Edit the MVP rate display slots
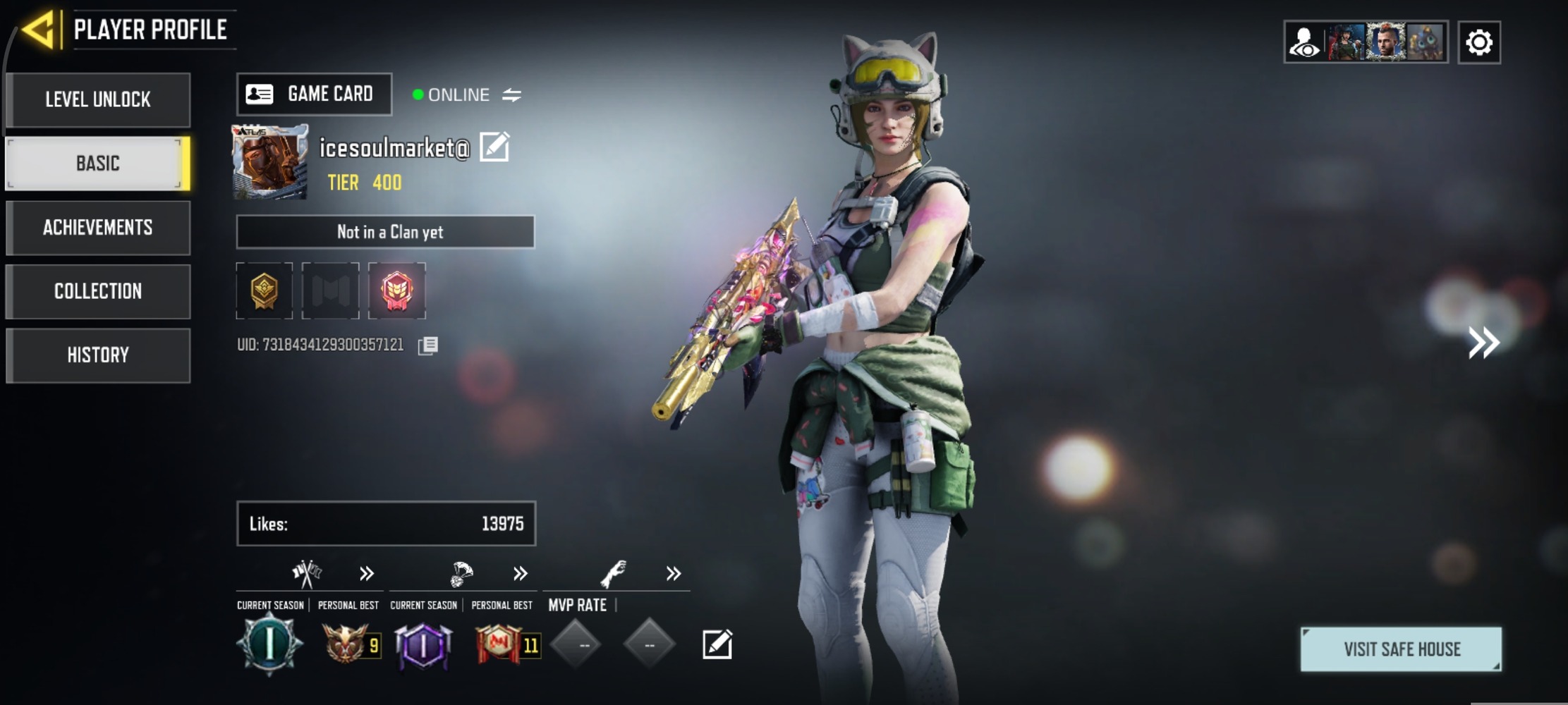The width and height of the screenshot is (1568, 705). click(x=717, y=644)
